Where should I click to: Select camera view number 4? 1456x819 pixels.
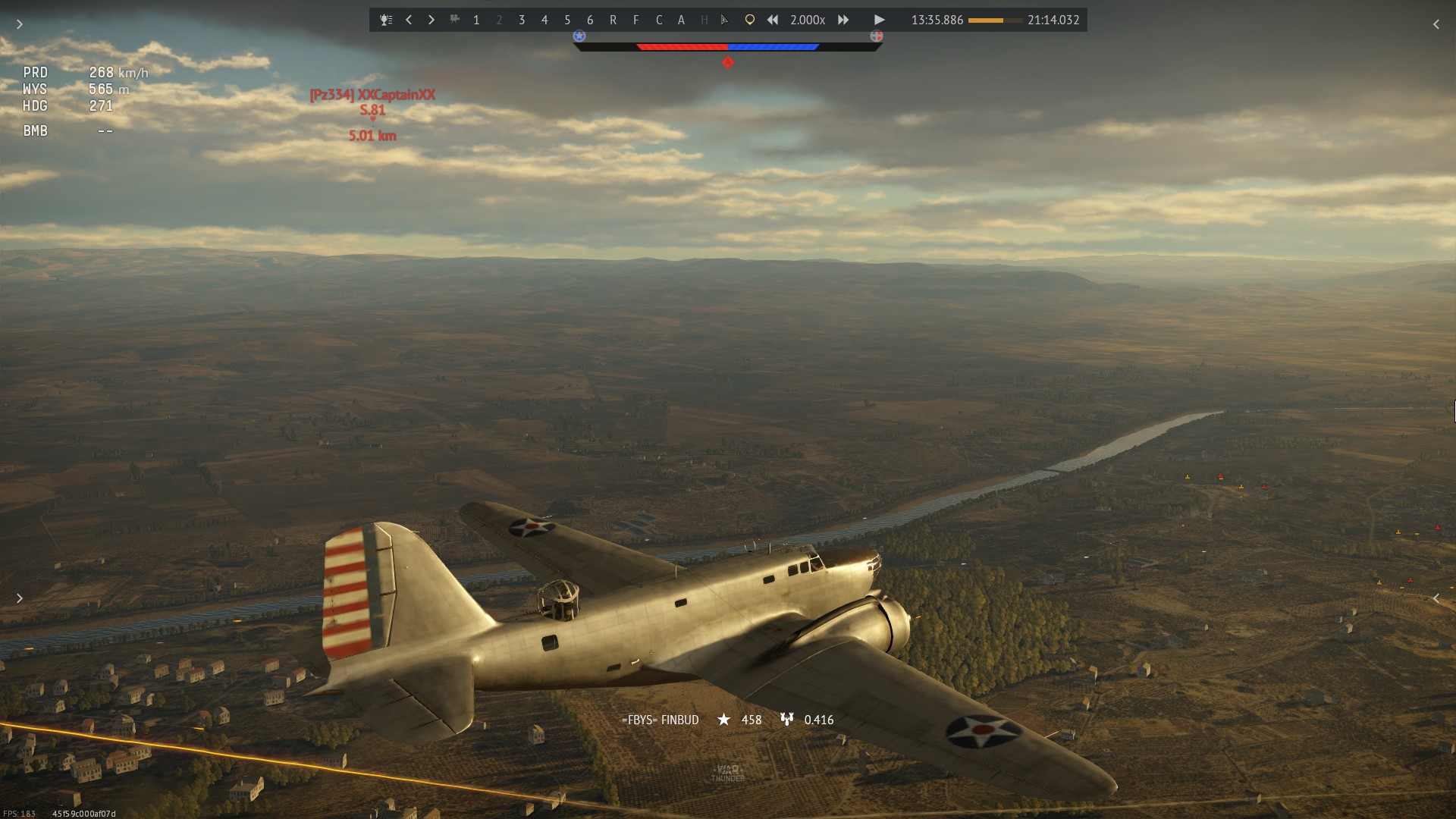pyautogui.click(x=544, y=20)
